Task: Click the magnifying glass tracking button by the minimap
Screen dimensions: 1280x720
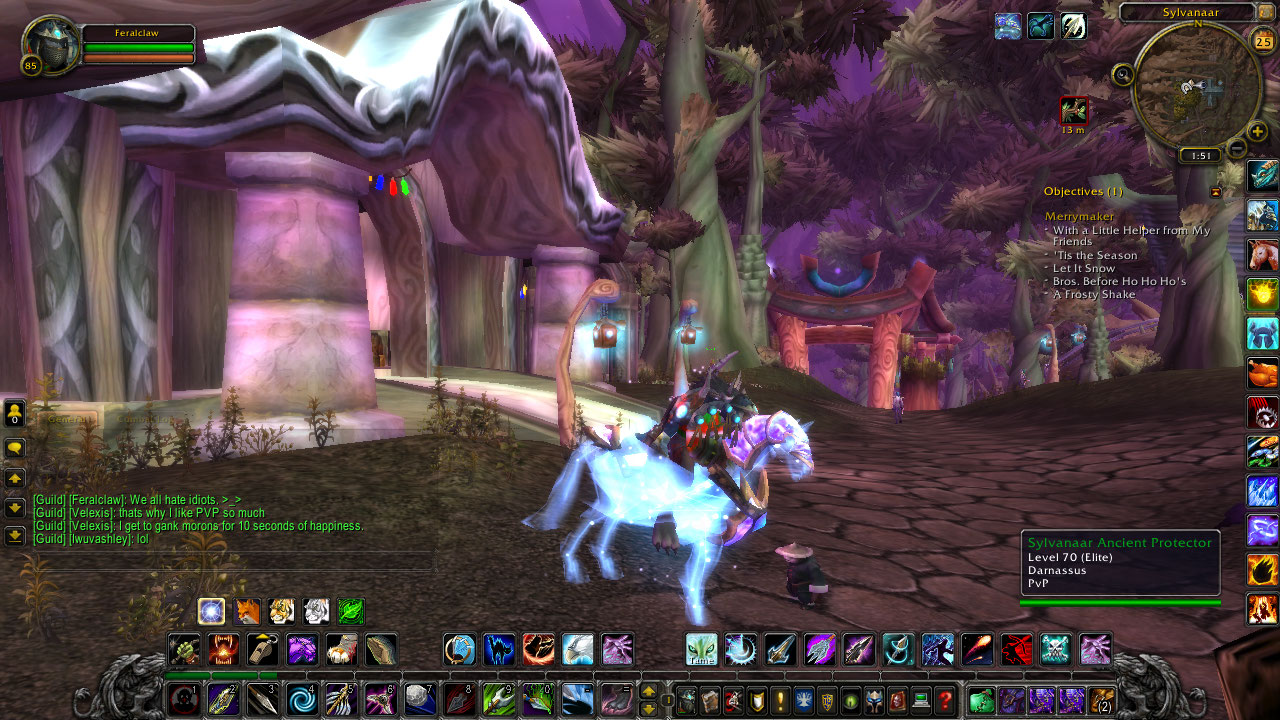Action: (x=1123, y=73)
